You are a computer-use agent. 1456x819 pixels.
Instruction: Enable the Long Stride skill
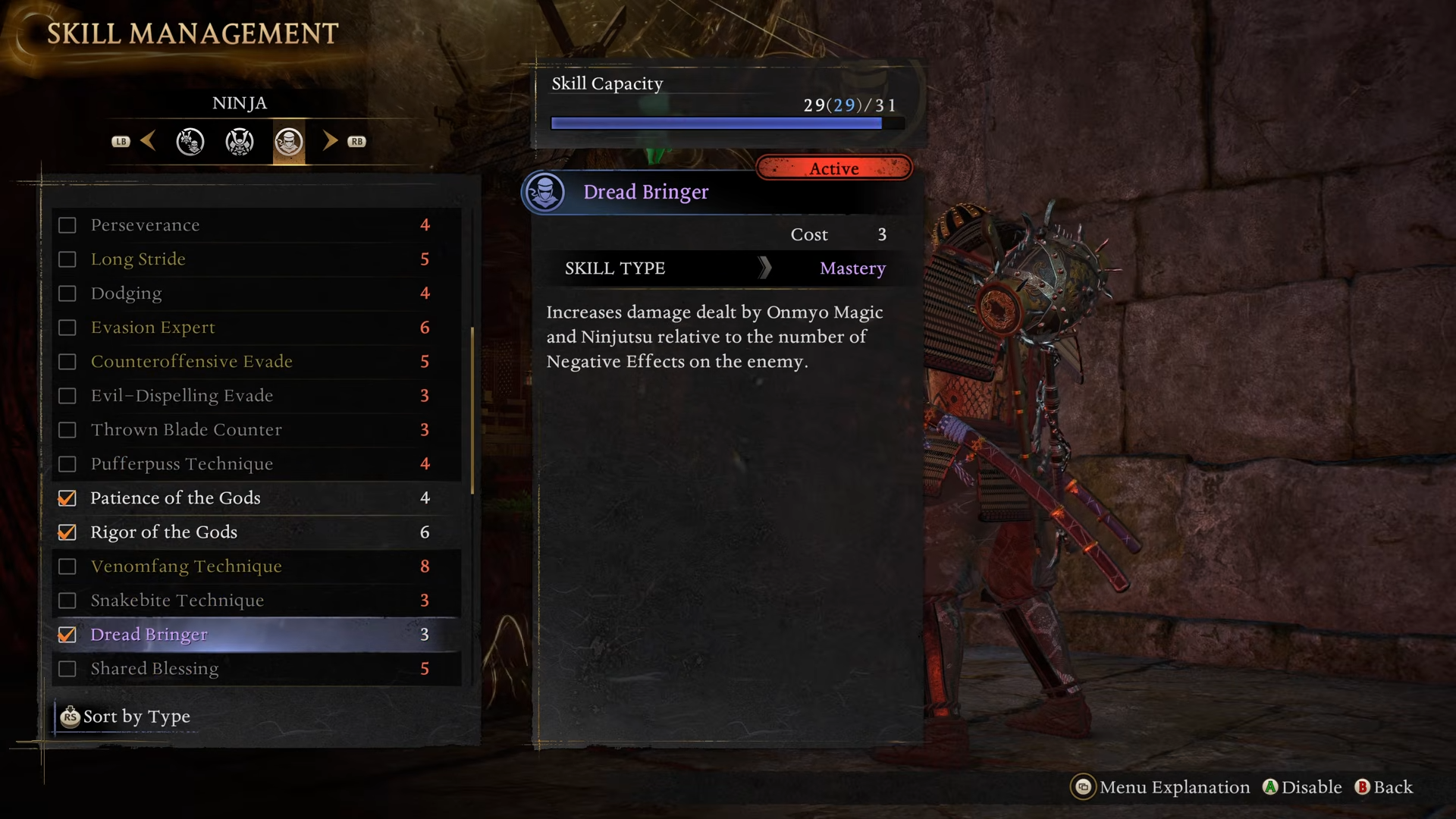click(67, 259)
